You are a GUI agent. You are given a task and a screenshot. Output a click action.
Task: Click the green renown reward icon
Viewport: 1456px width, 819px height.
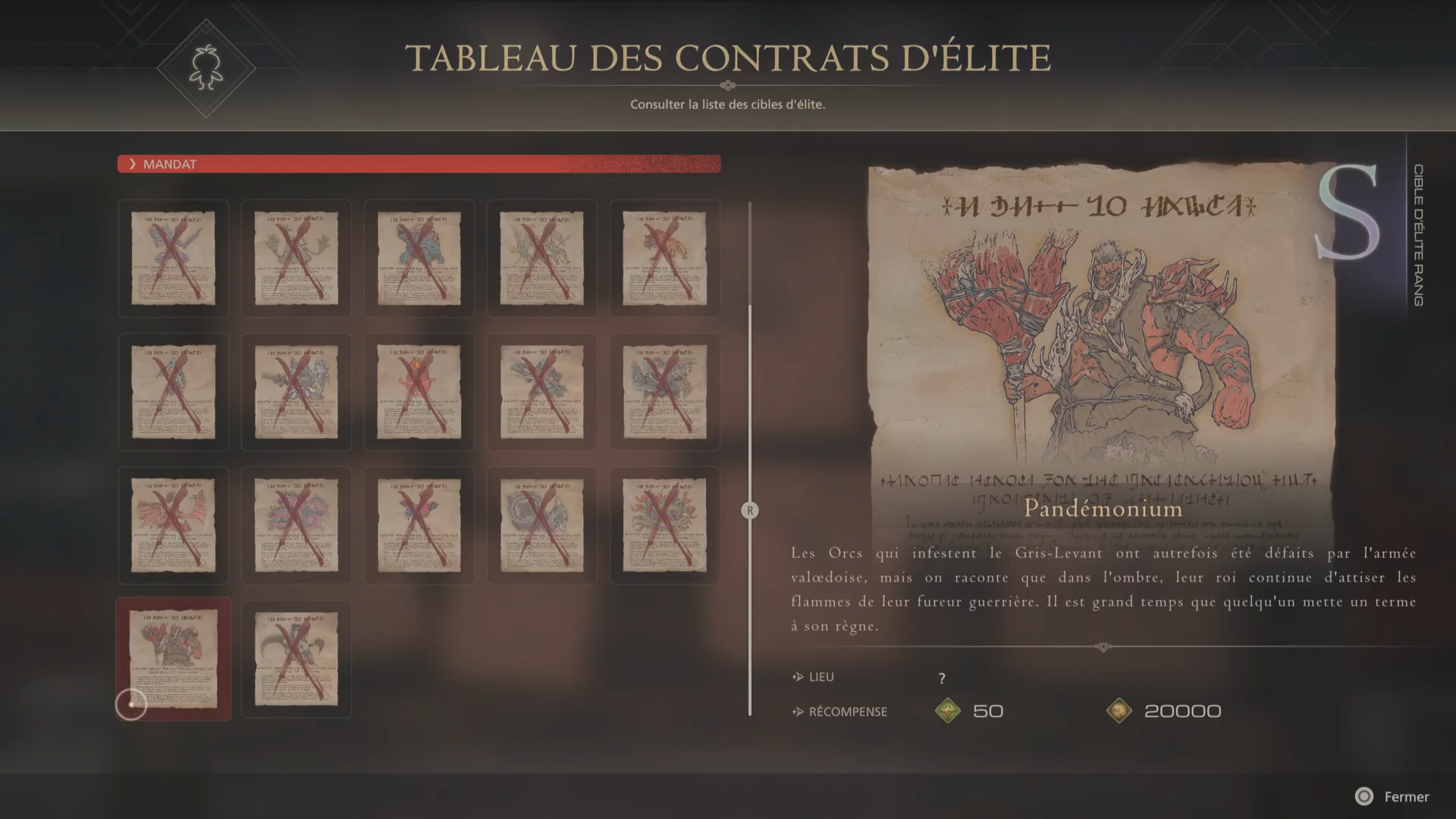coord(949,711)
